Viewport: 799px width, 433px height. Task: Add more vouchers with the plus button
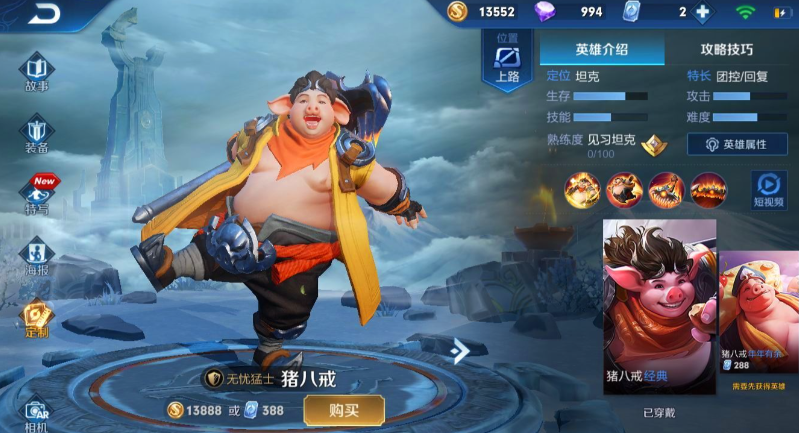coord(703,12)
